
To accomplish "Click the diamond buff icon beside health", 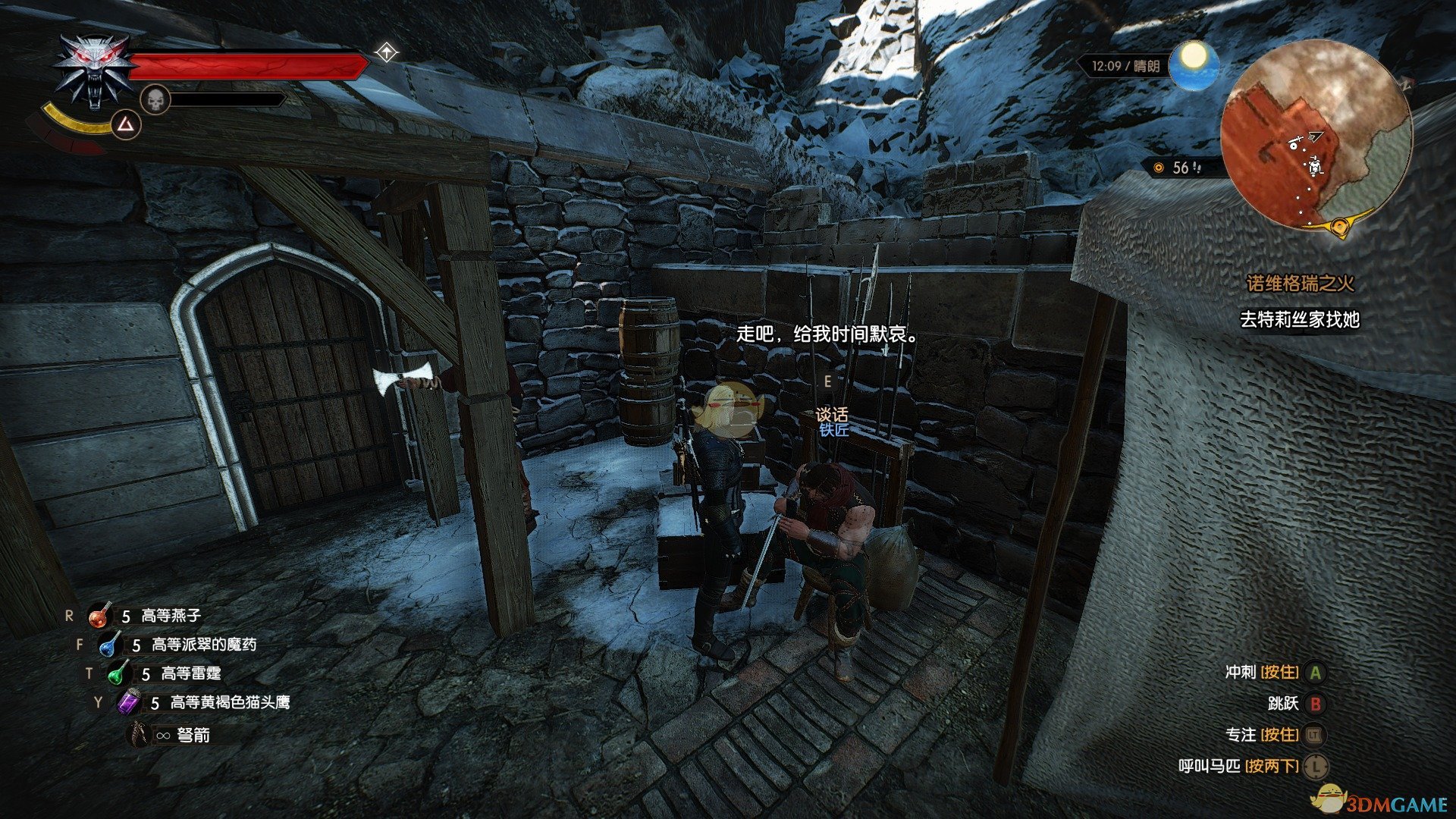I will coord(387,52).
